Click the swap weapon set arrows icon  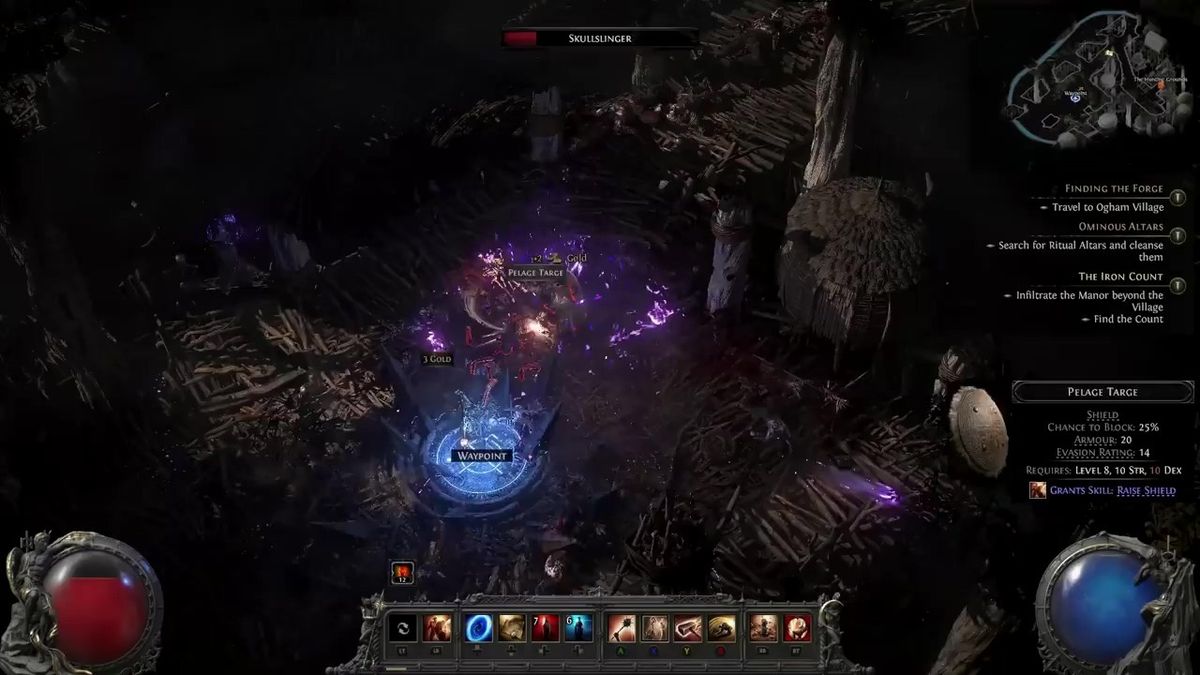pos(402,628)
